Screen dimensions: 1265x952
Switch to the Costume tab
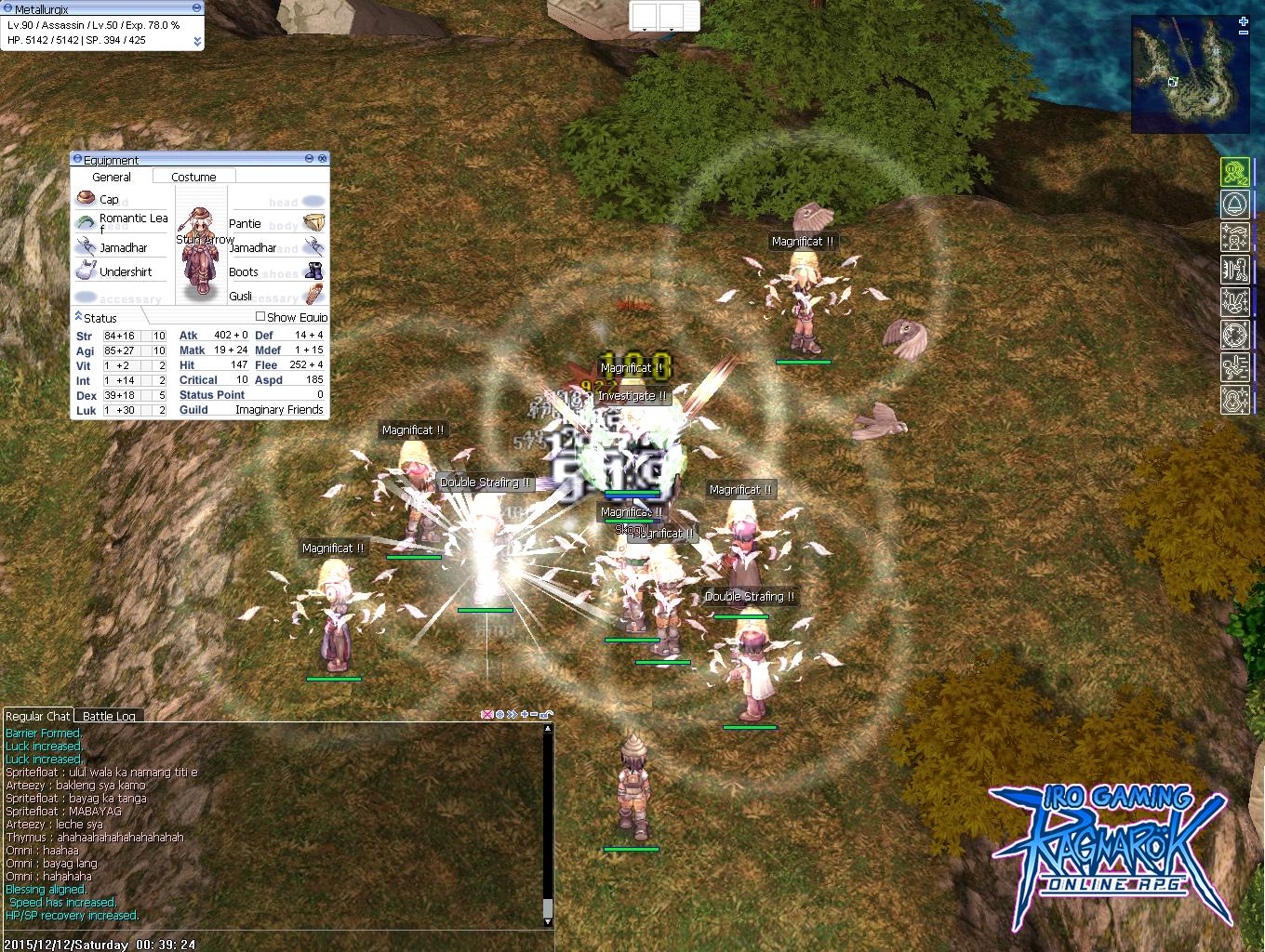[x=193, y=176]
